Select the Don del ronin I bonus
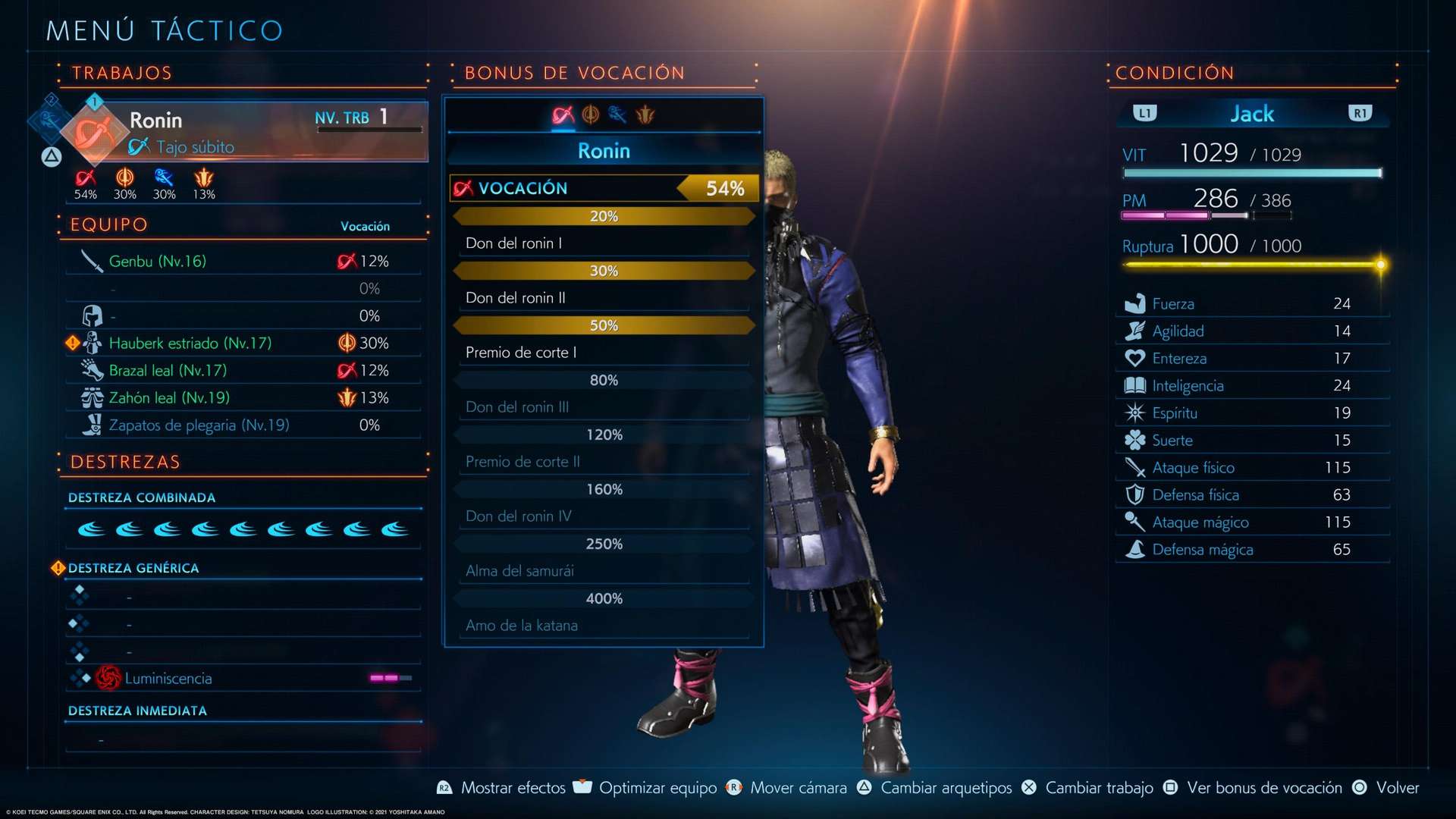This screenshot has width=1456, height=819. (x=604, y=243)
